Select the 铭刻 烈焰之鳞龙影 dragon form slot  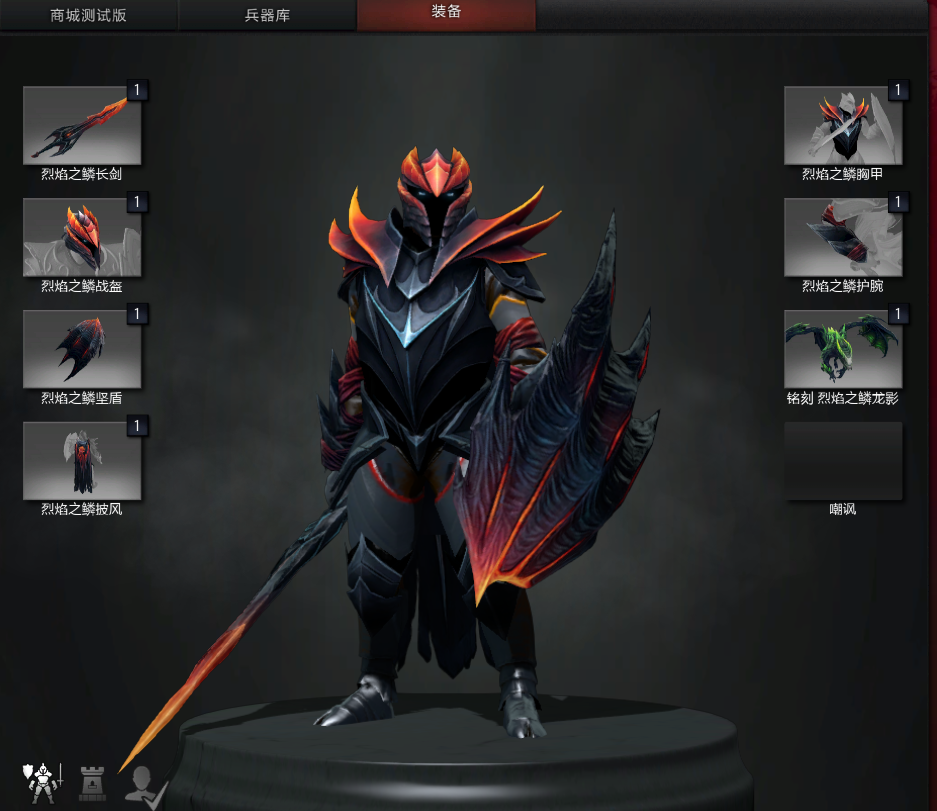[843, 350]
